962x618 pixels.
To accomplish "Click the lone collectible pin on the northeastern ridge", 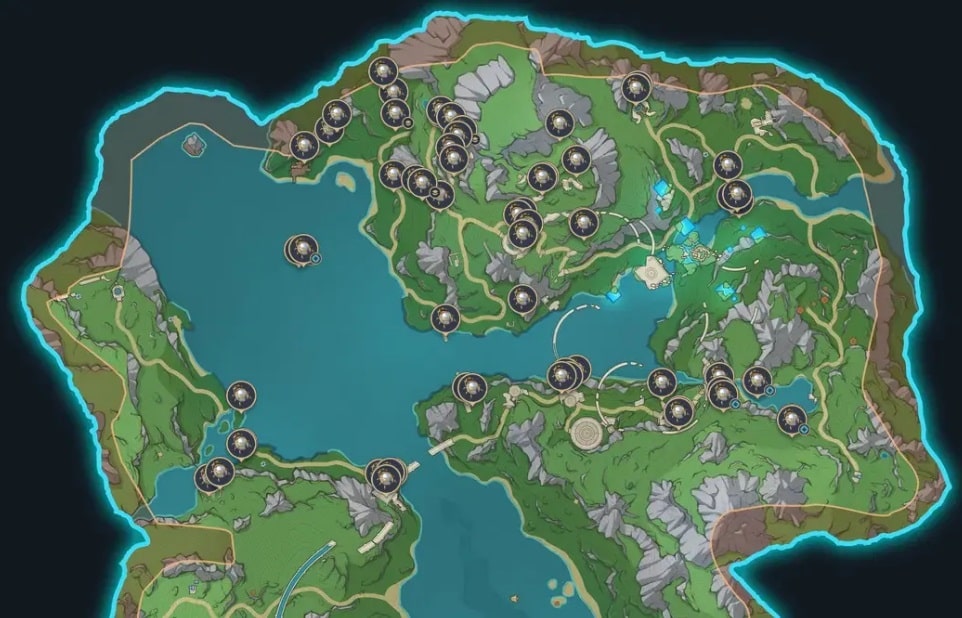I will (635, 88).
